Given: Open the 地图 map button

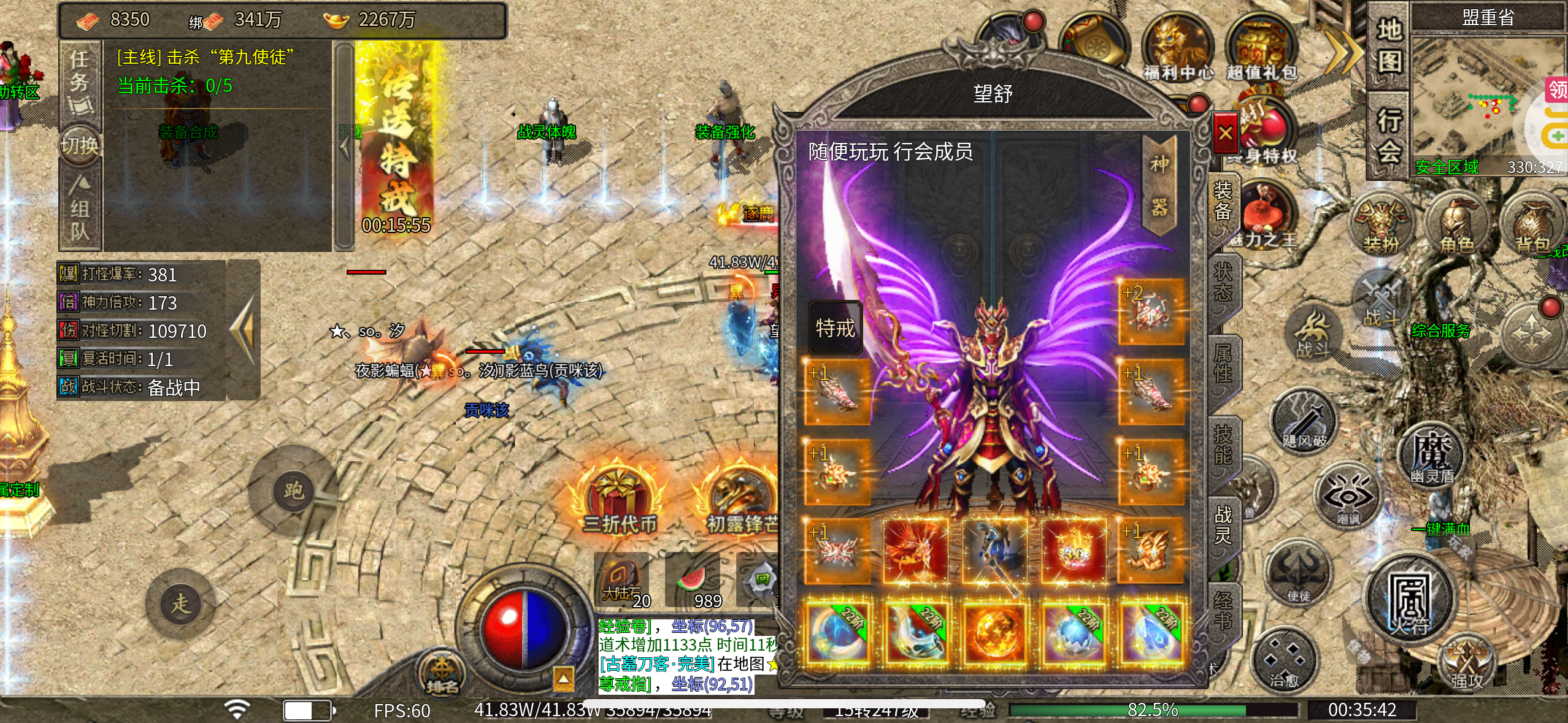Looking at the screenshot, I should tap(1389, 46).
